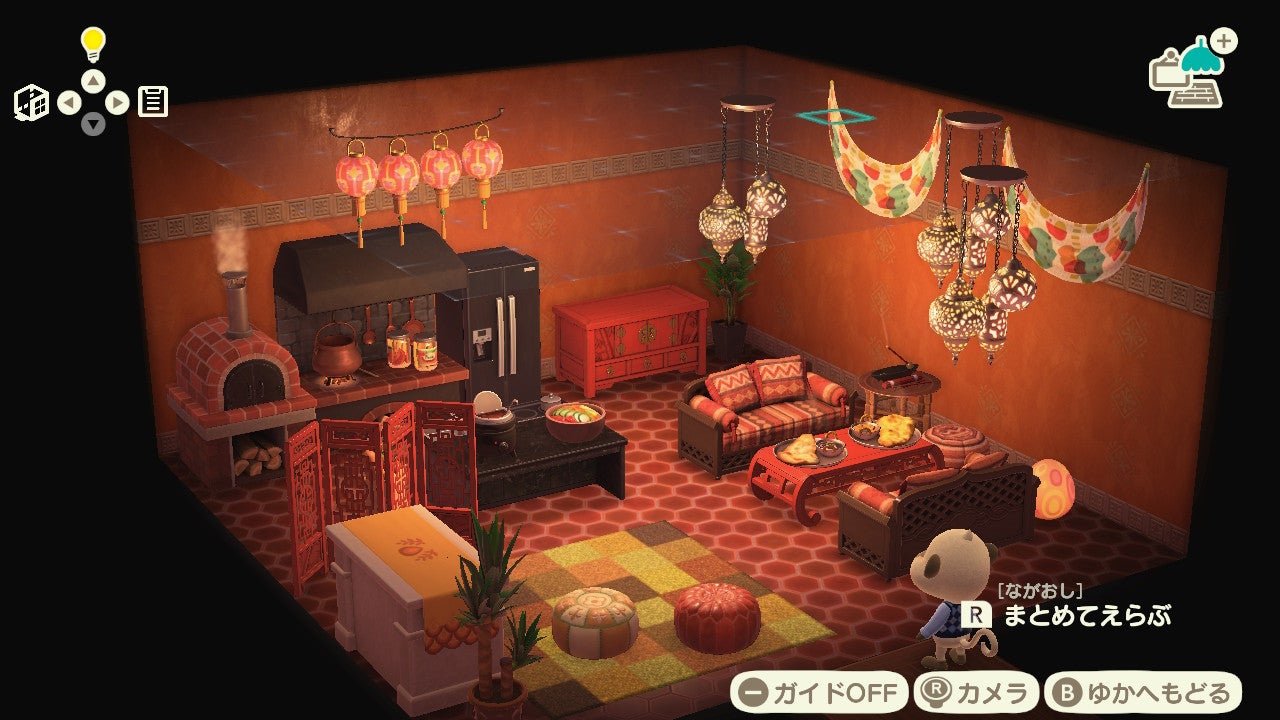Turn off the guide with ガイドOFF
Image resolution: width=1280 pixels, height=720 pixels.
tap(819, 692)
